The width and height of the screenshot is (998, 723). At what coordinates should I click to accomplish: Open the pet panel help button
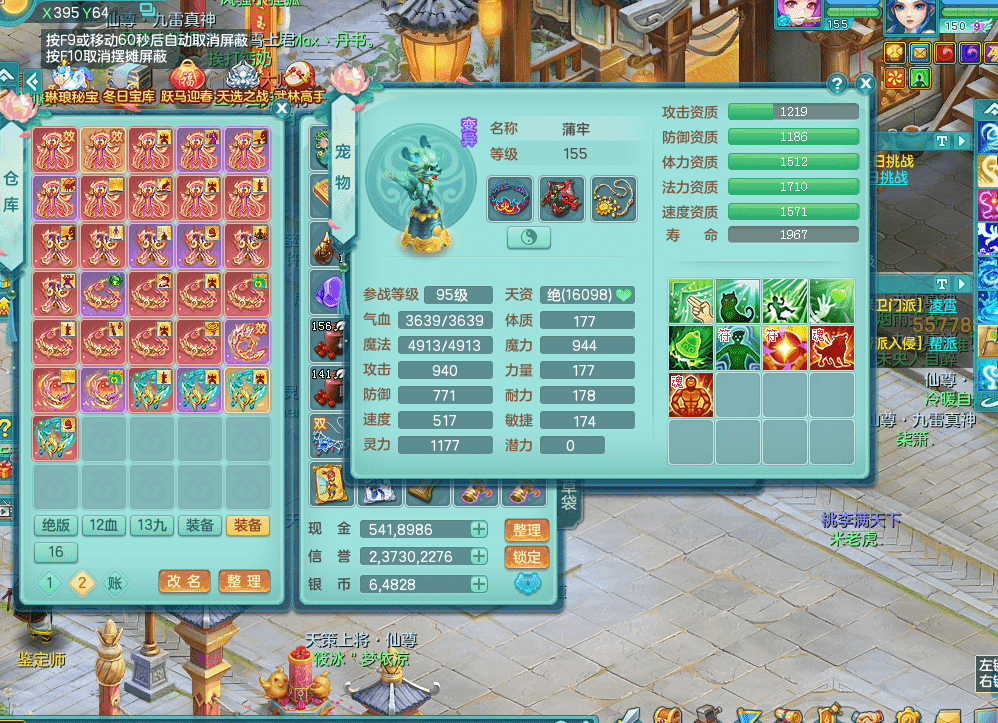coord(838,84)
